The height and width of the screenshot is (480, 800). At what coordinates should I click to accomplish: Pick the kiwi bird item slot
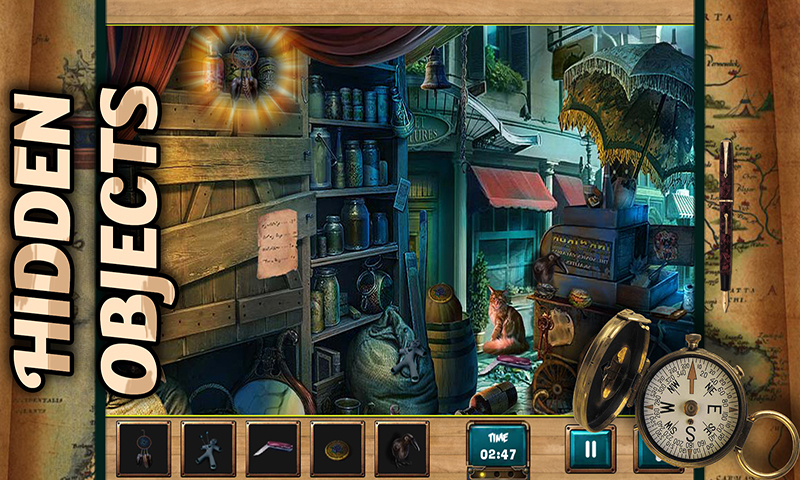tap(401, 448)
